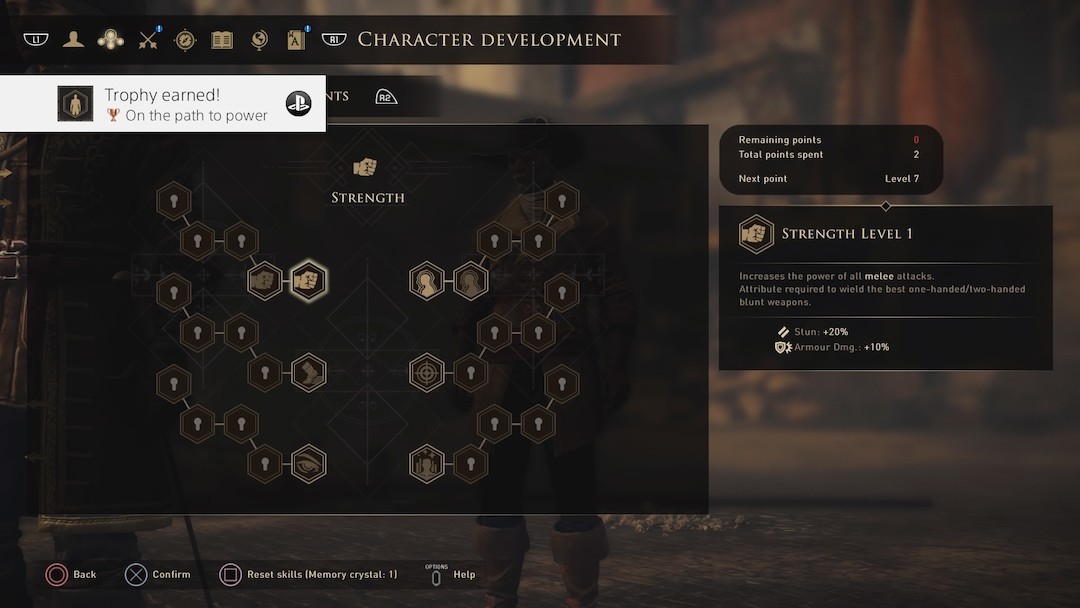Select the brighter face portrait attribute node

[x=427, y=281]
